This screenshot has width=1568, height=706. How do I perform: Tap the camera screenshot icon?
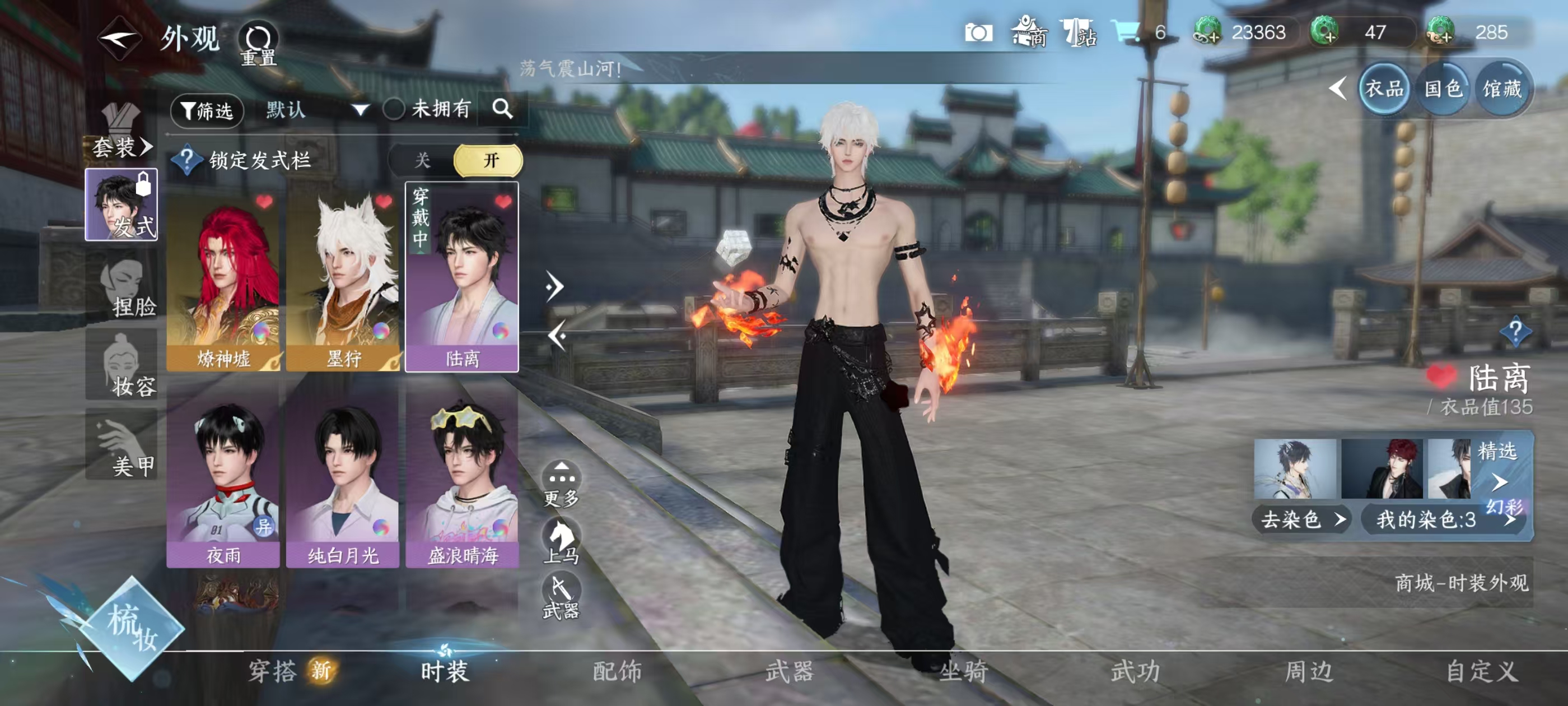coord(978,33)
